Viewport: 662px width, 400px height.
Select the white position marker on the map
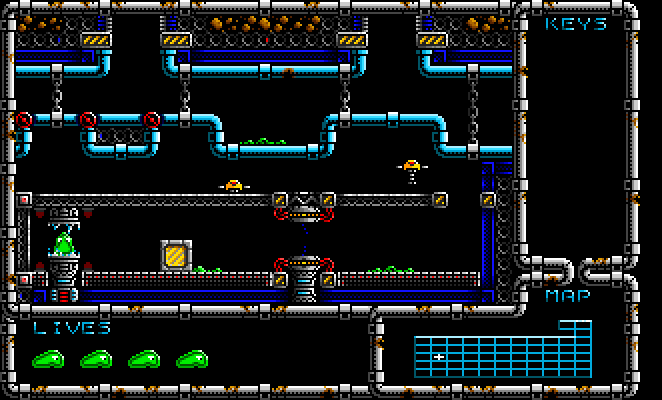[439, 356]
